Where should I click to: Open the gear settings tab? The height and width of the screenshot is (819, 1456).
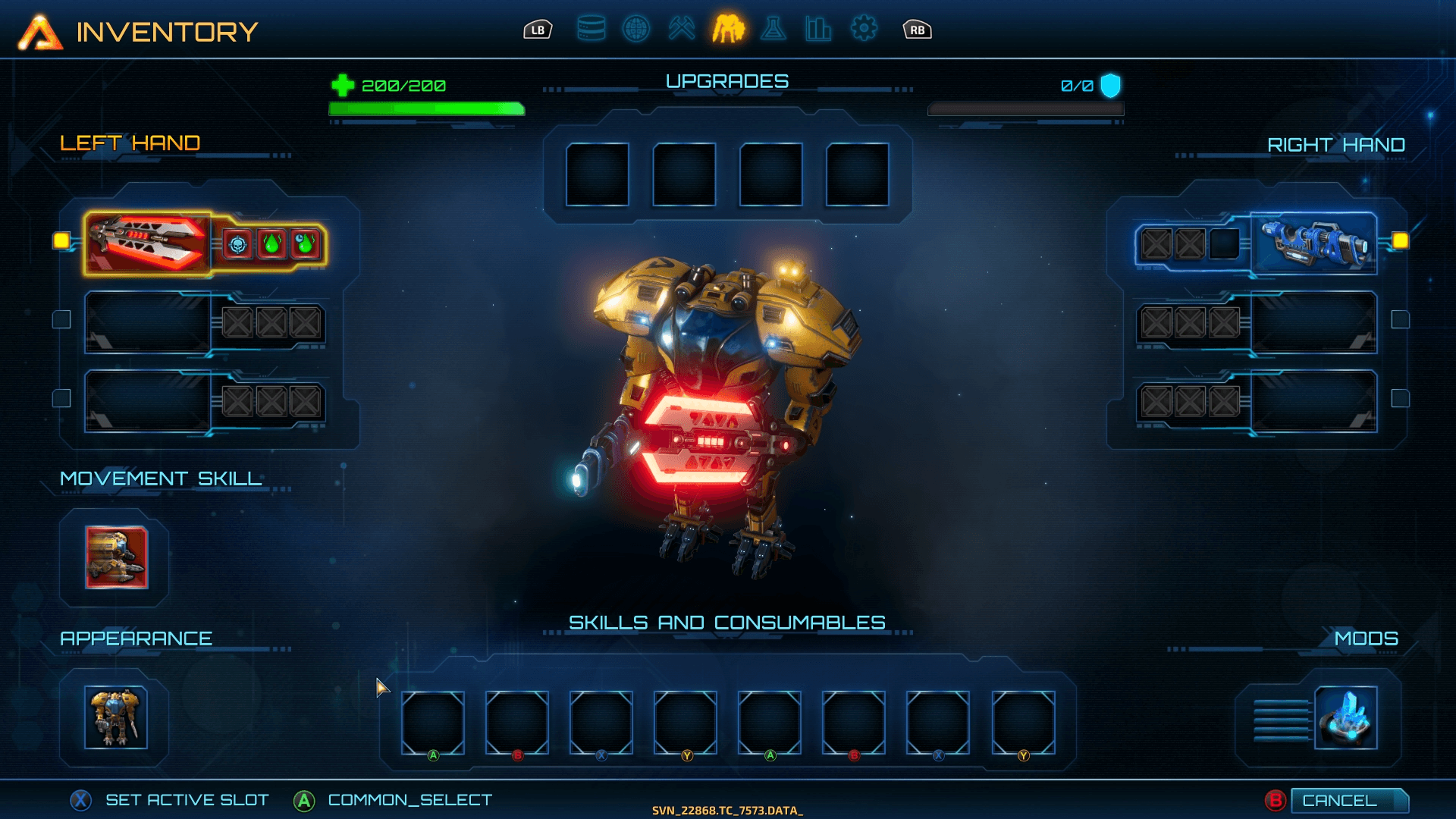864,30
